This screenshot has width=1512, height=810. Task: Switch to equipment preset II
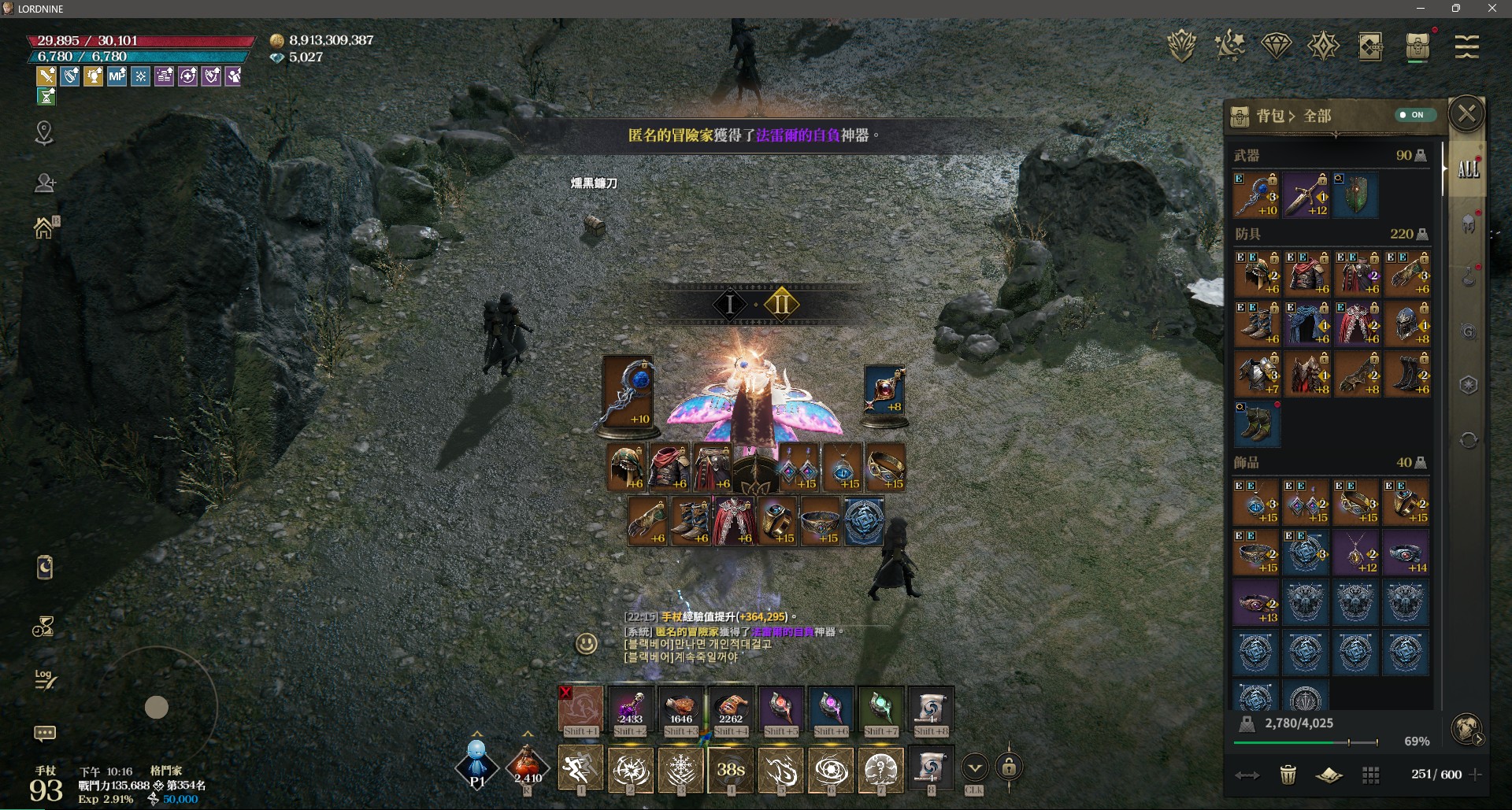coord(781,304)
